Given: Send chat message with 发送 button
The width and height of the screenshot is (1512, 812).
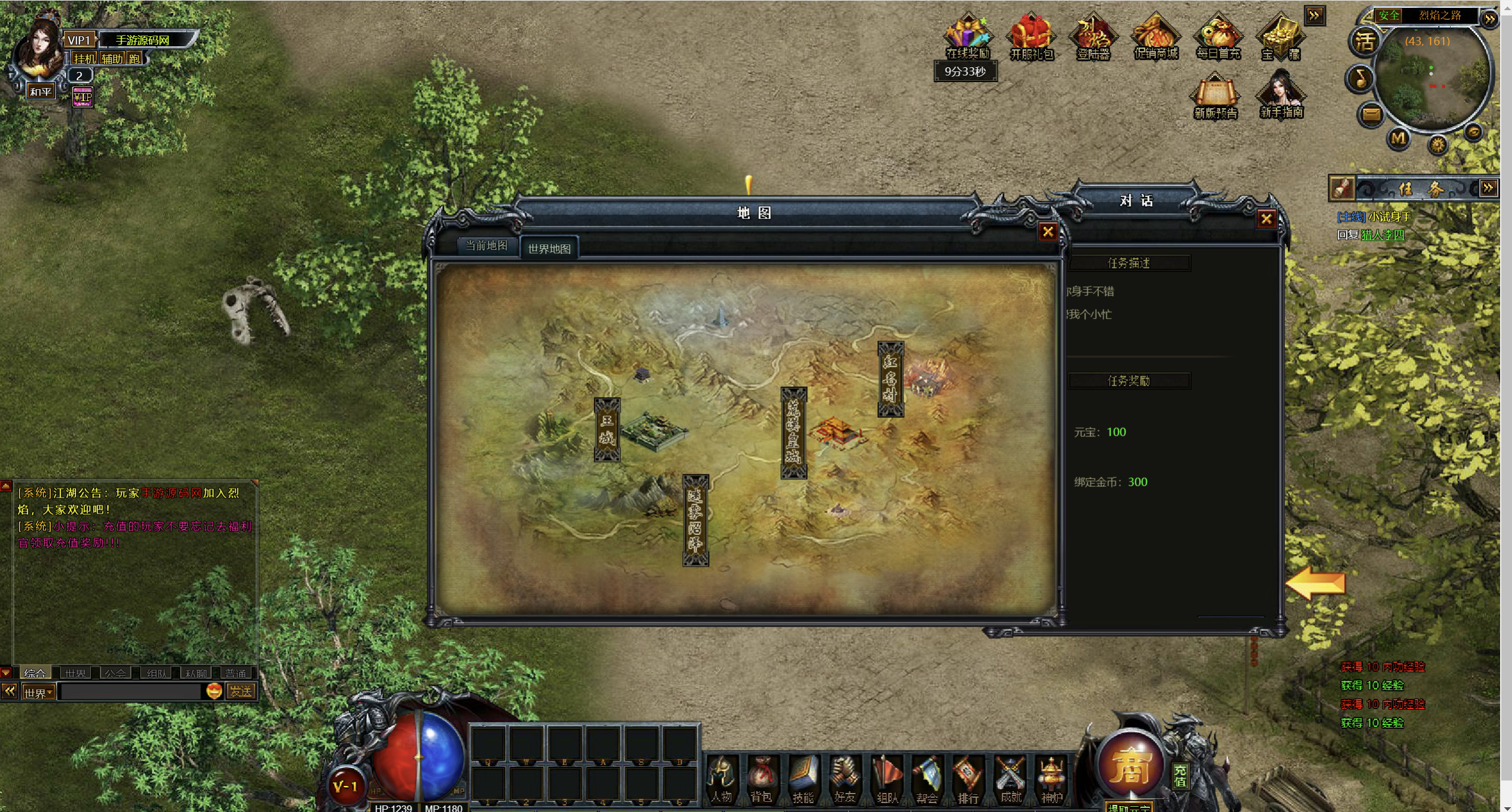Looking at the screenshot, I should 241,691.
